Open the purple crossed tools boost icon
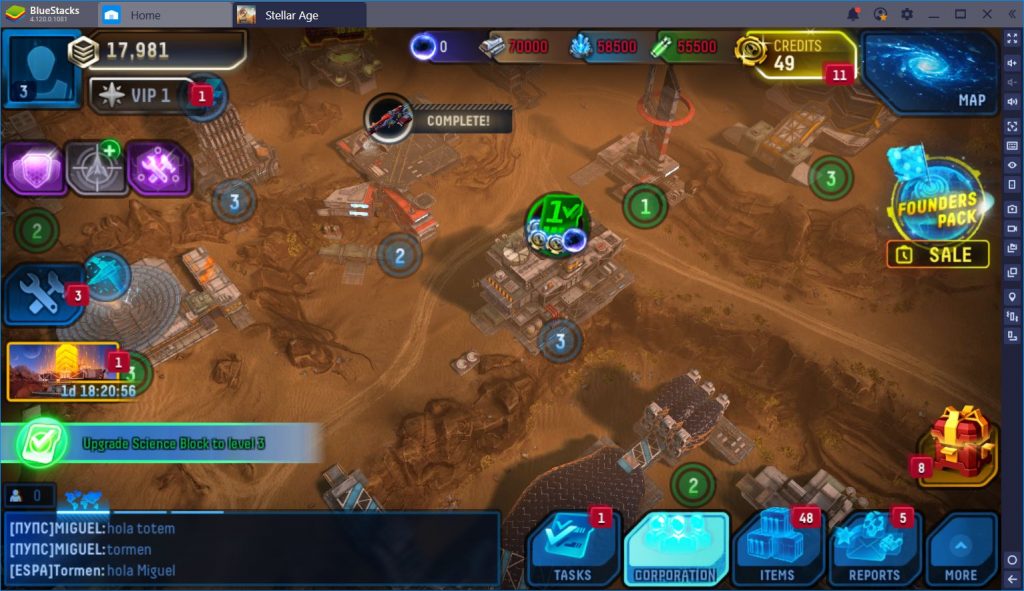Screen dimensions: 1024x591 [158, 168]
